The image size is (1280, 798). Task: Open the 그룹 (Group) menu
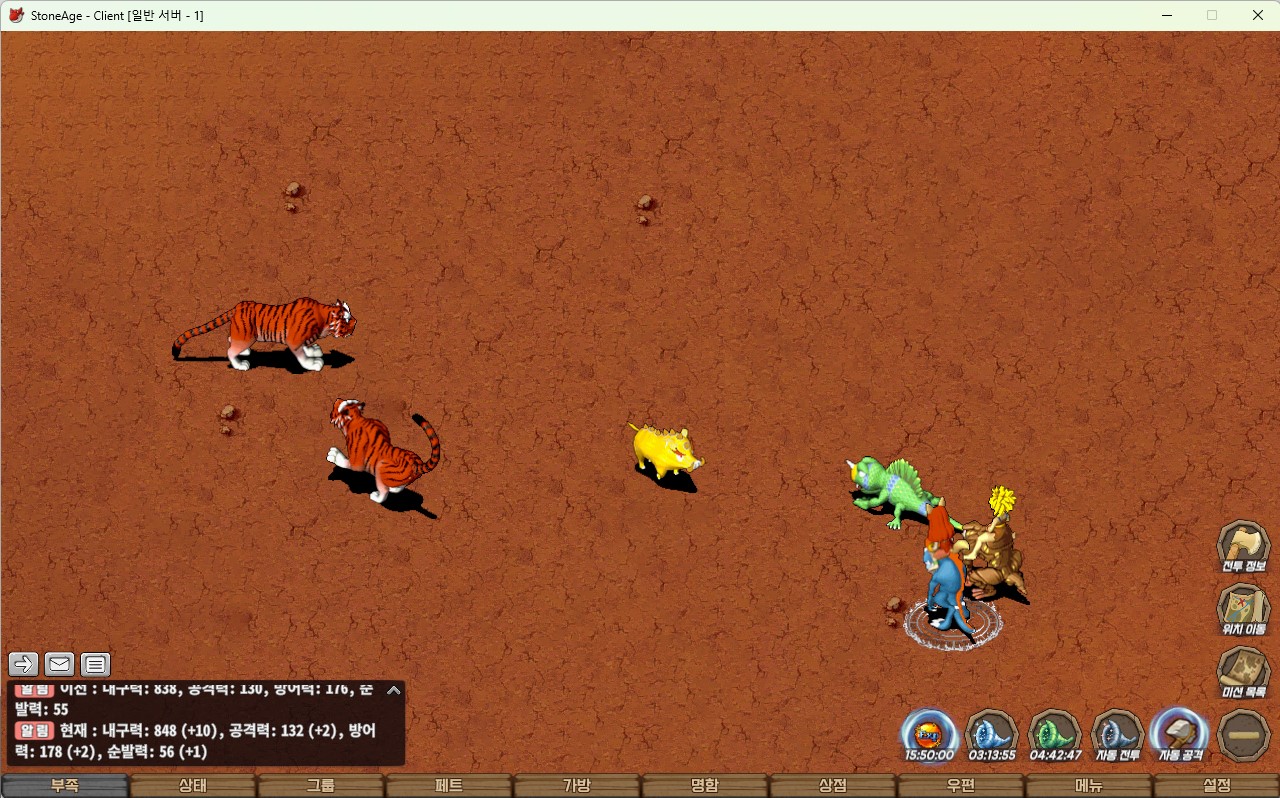(321, 786)
